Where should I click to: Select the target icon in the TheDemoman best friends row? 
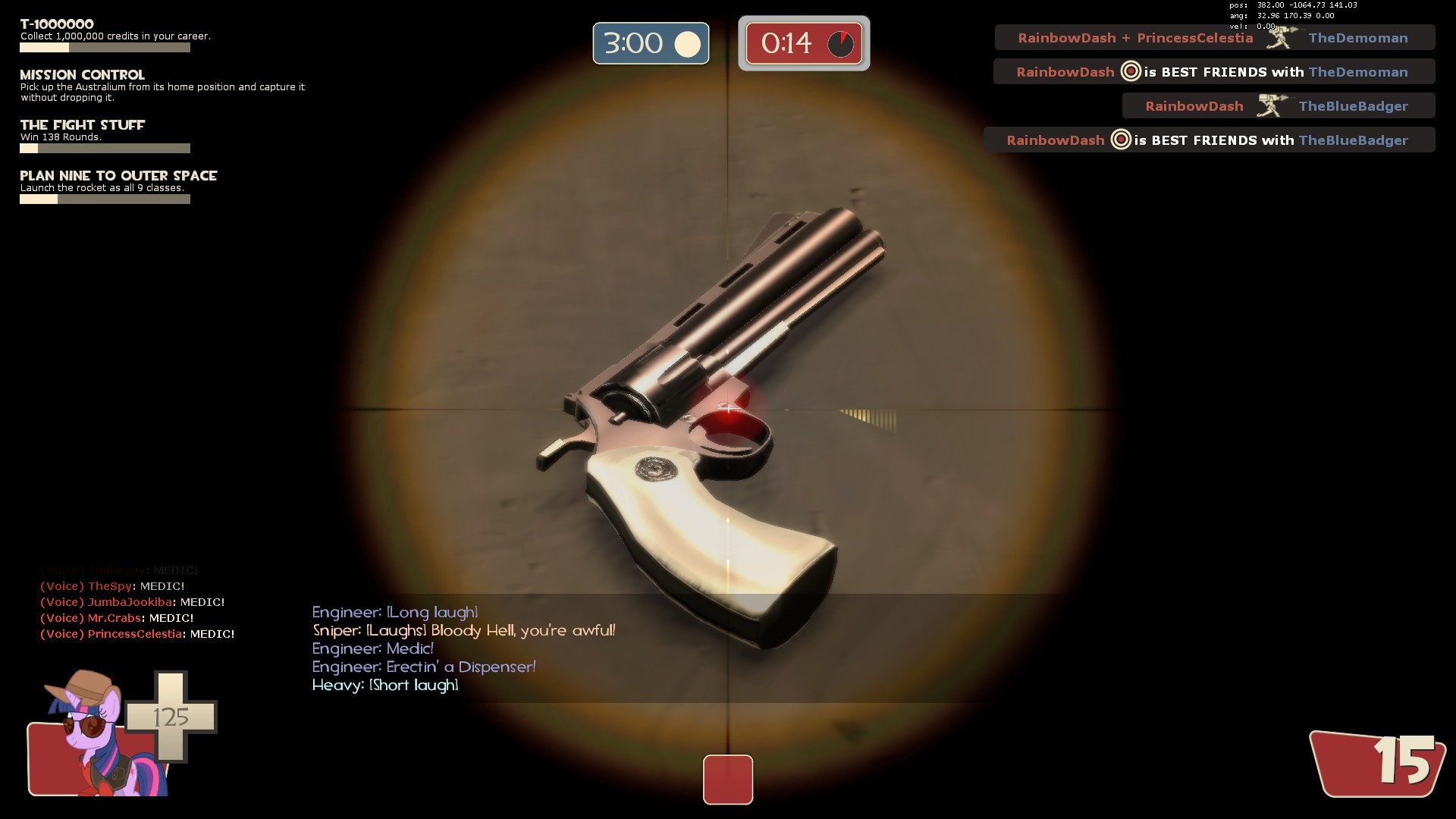(x=1129, y=71)
